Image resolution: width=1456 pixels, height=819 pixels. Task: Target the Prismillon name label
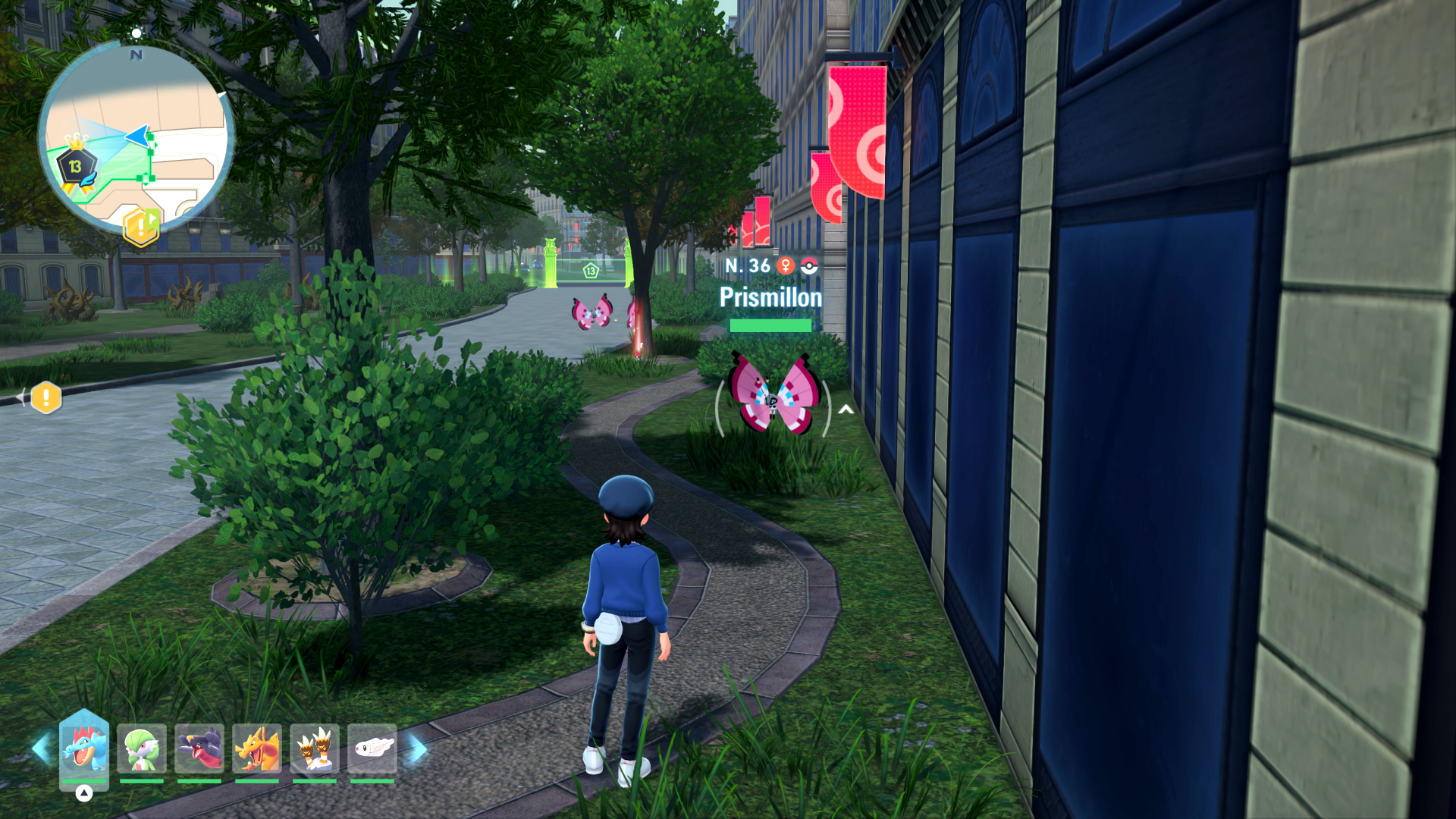click(770, 297)
